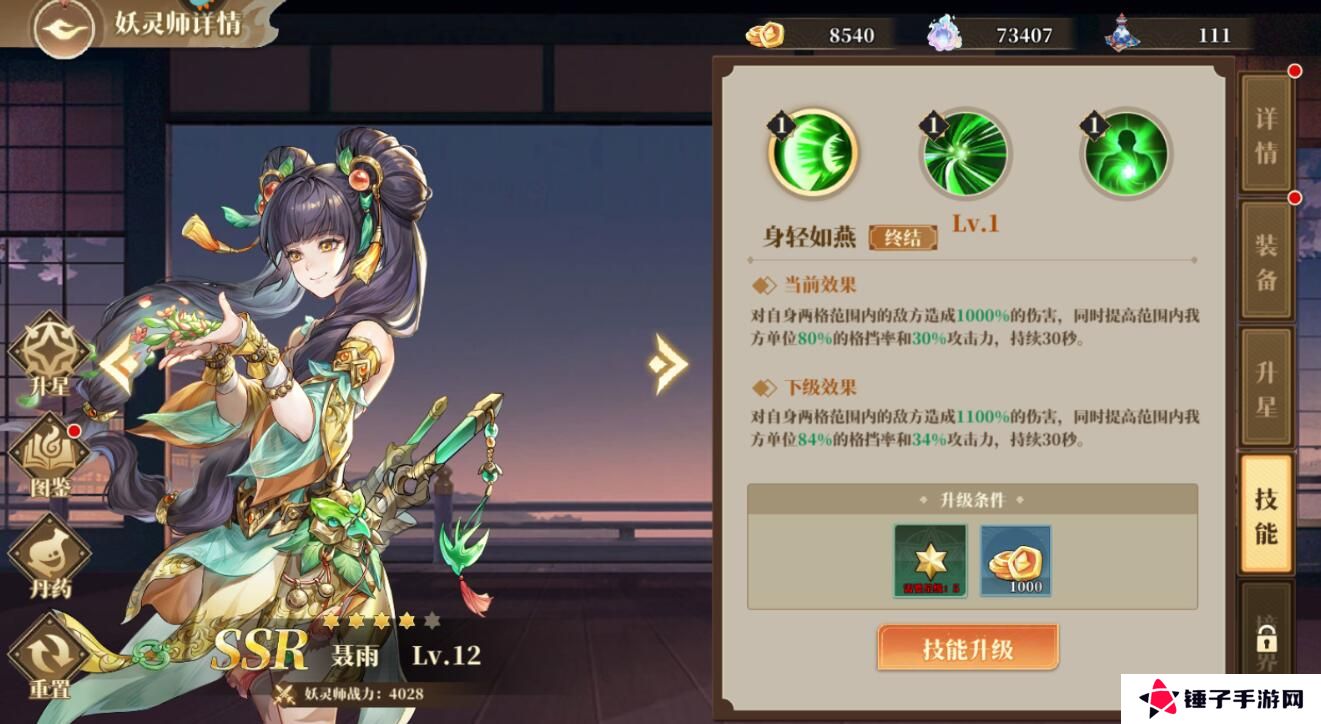This screenshot has height=724, width=1321.
Task: Click the gold coin currency icon showing 8540
Action: (x=766, y=33)
